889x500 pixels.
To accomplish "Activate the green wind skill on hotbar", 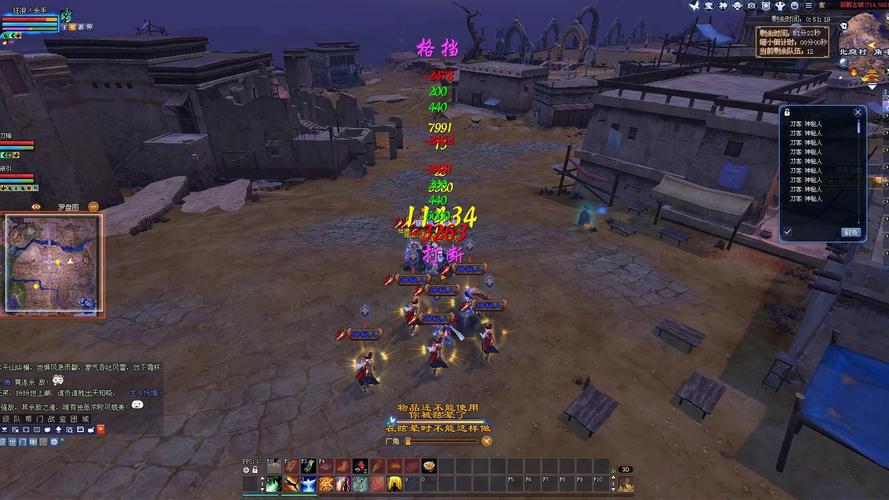I will click(x=272, y=485).
